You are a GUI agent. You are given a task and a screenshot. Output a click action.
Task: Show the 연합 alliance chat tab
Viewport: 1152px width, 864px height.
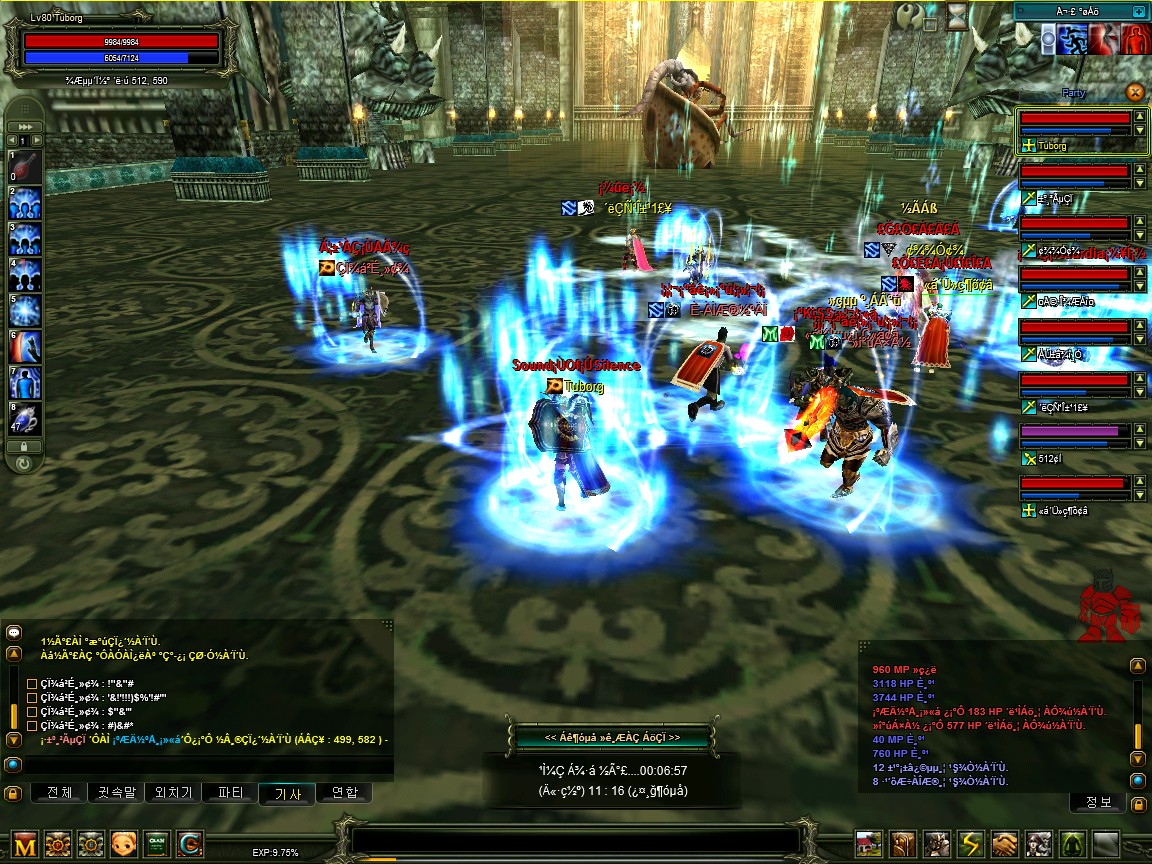(344, 793)
